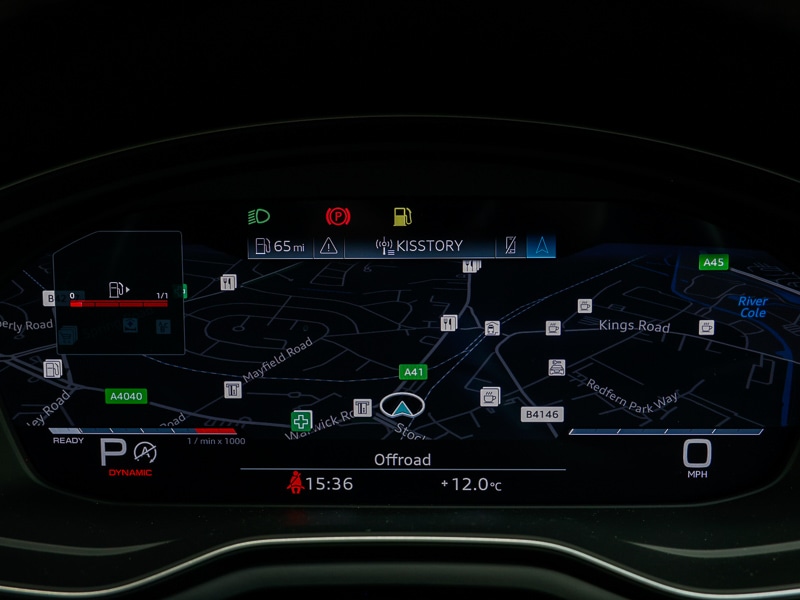Image resolution: width=800 pixels, height=600 pixels.
Task: Select the bus stop map marker
Action: point(492,328)
